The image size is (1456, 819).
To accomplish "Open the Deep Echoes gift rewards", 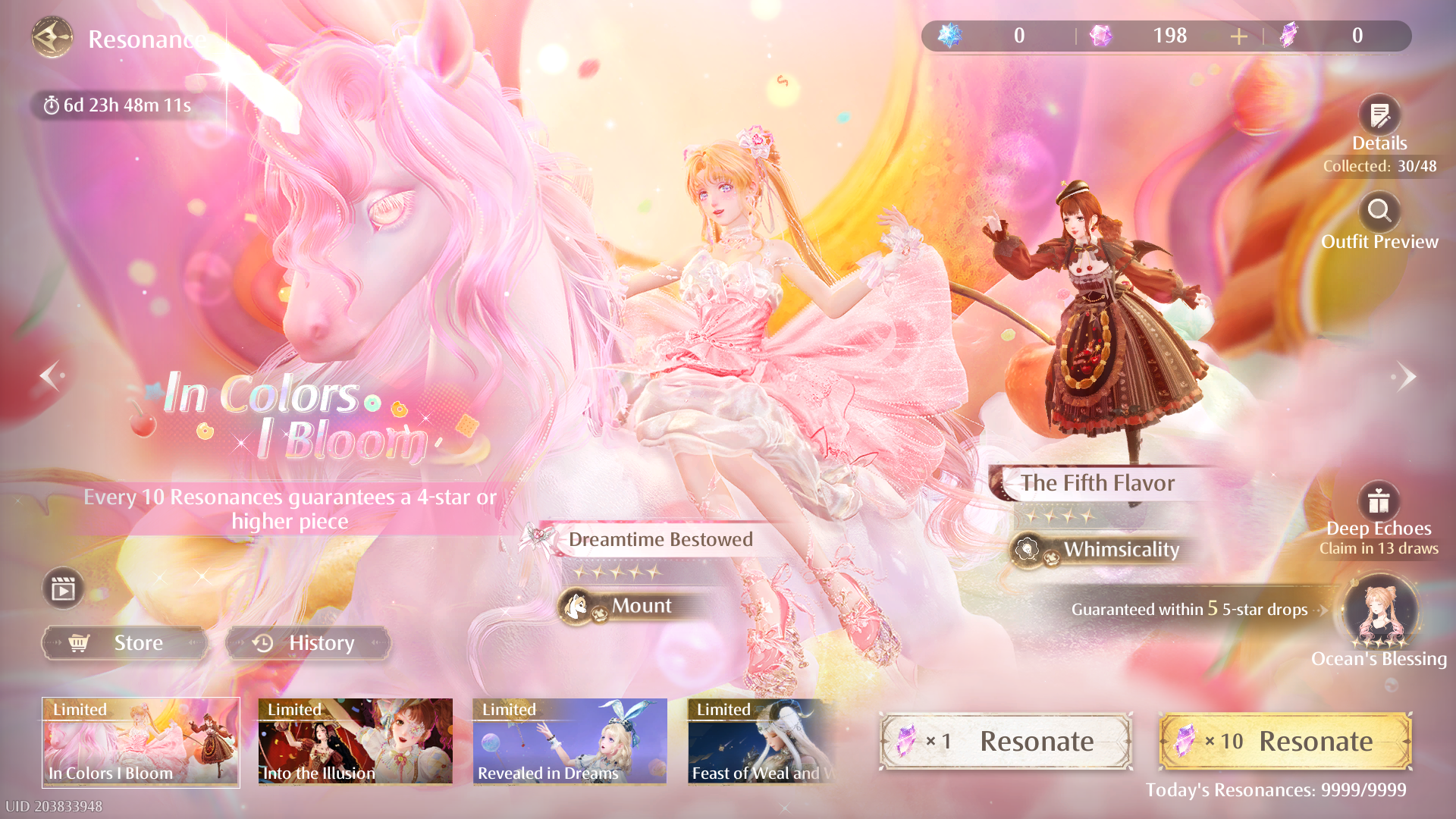I will coord(1378,501).
